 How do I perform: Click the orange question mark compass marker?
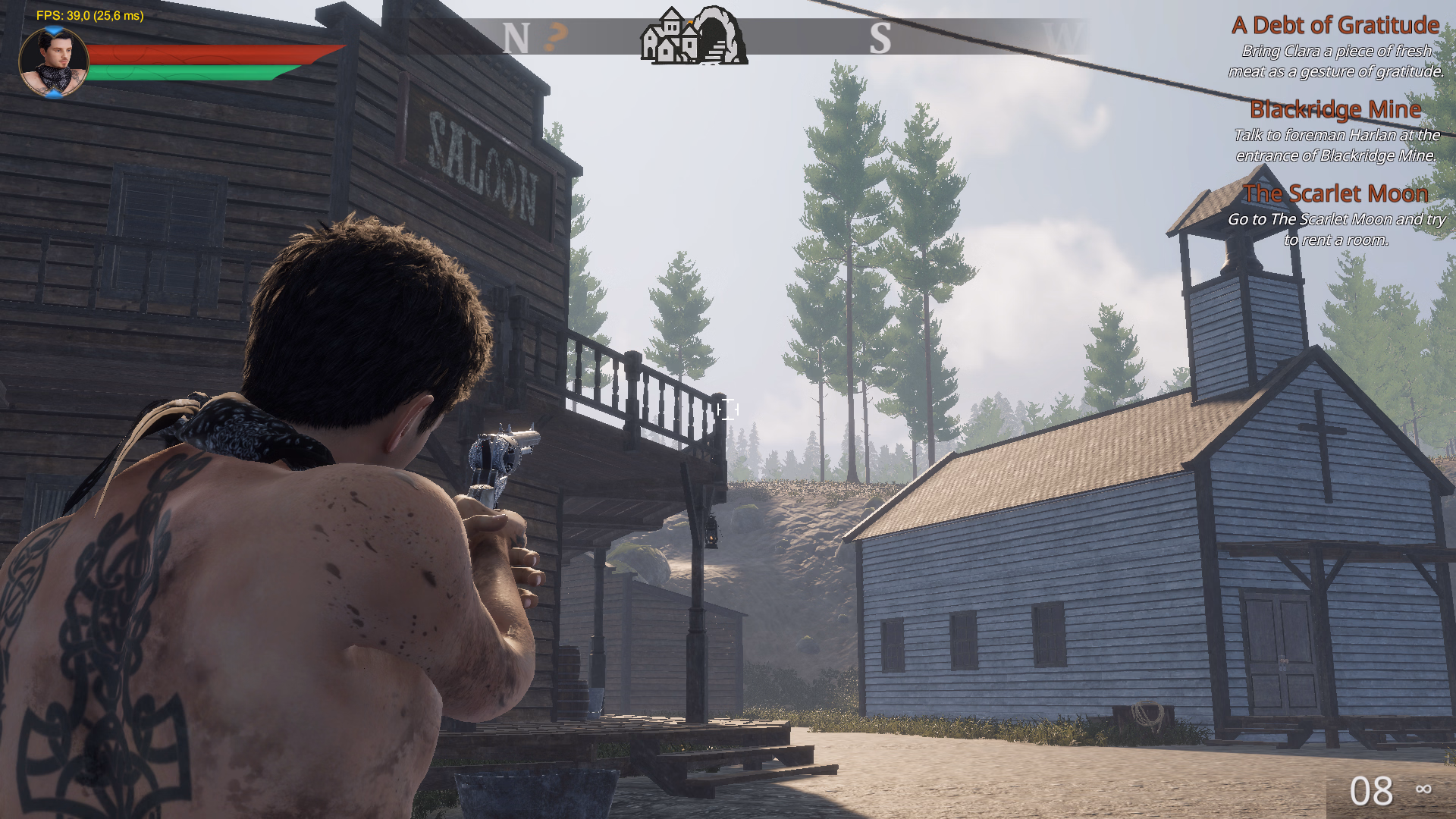pos(557,36)
